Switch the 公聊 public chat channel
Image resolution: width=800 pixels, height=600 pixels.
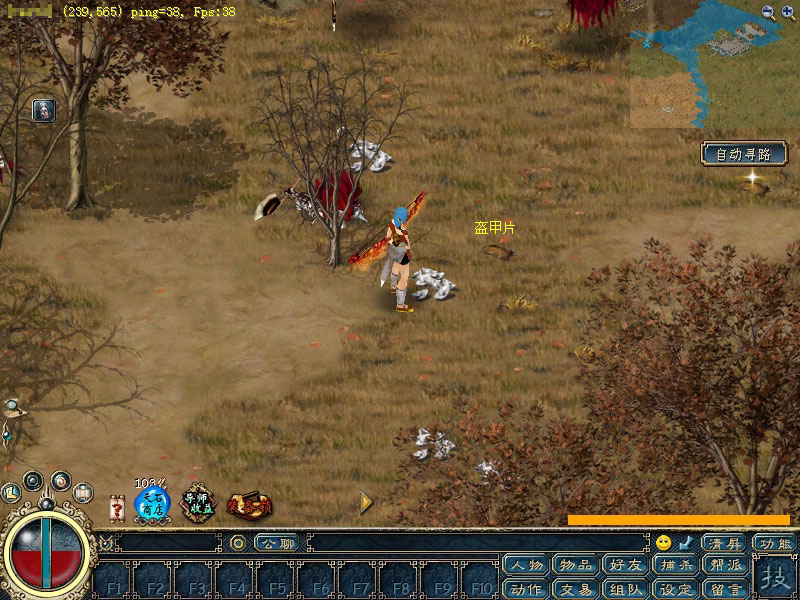(x=277, y=543)
